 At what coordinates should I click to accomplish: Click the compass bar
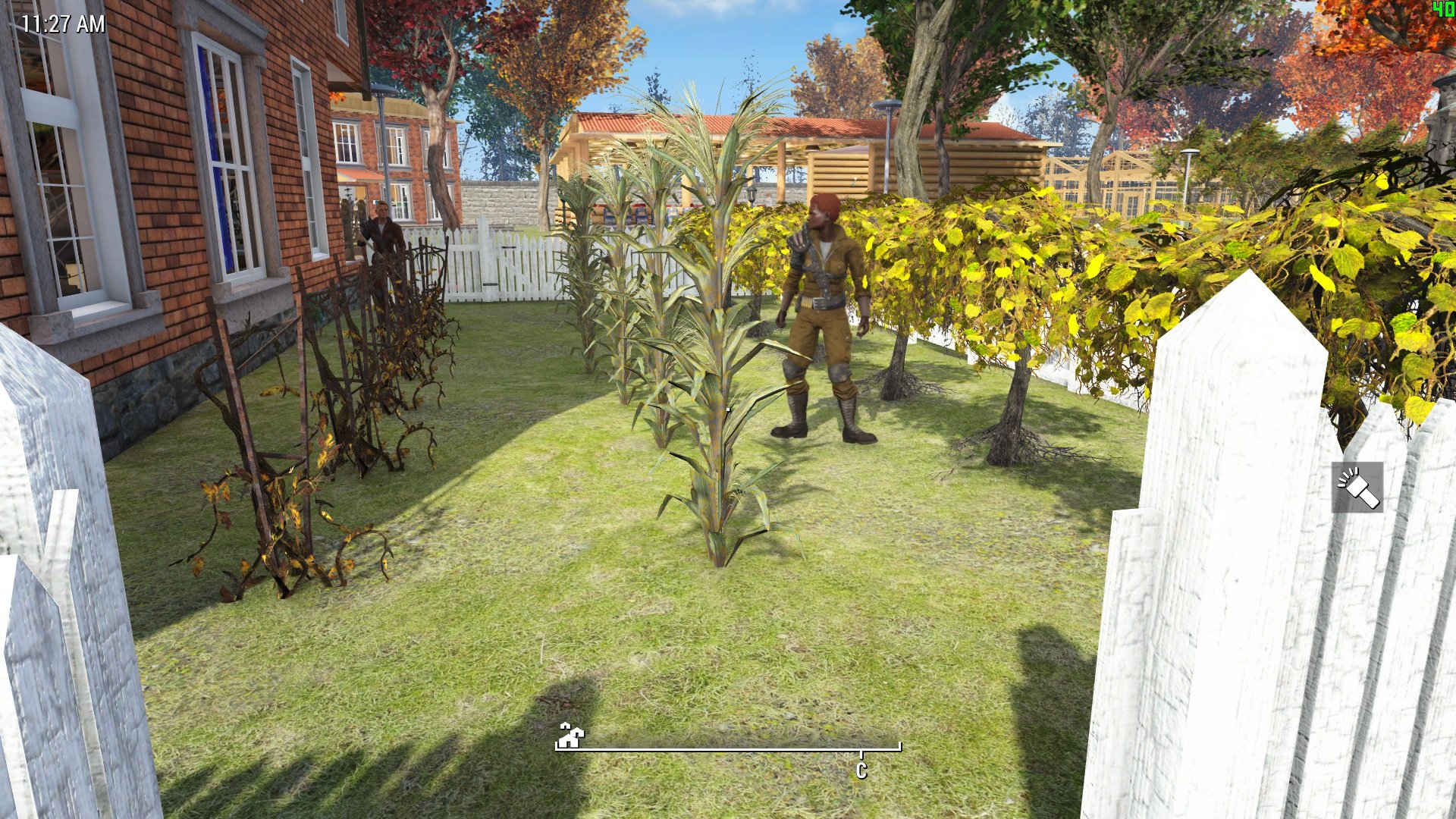[728, 748]
